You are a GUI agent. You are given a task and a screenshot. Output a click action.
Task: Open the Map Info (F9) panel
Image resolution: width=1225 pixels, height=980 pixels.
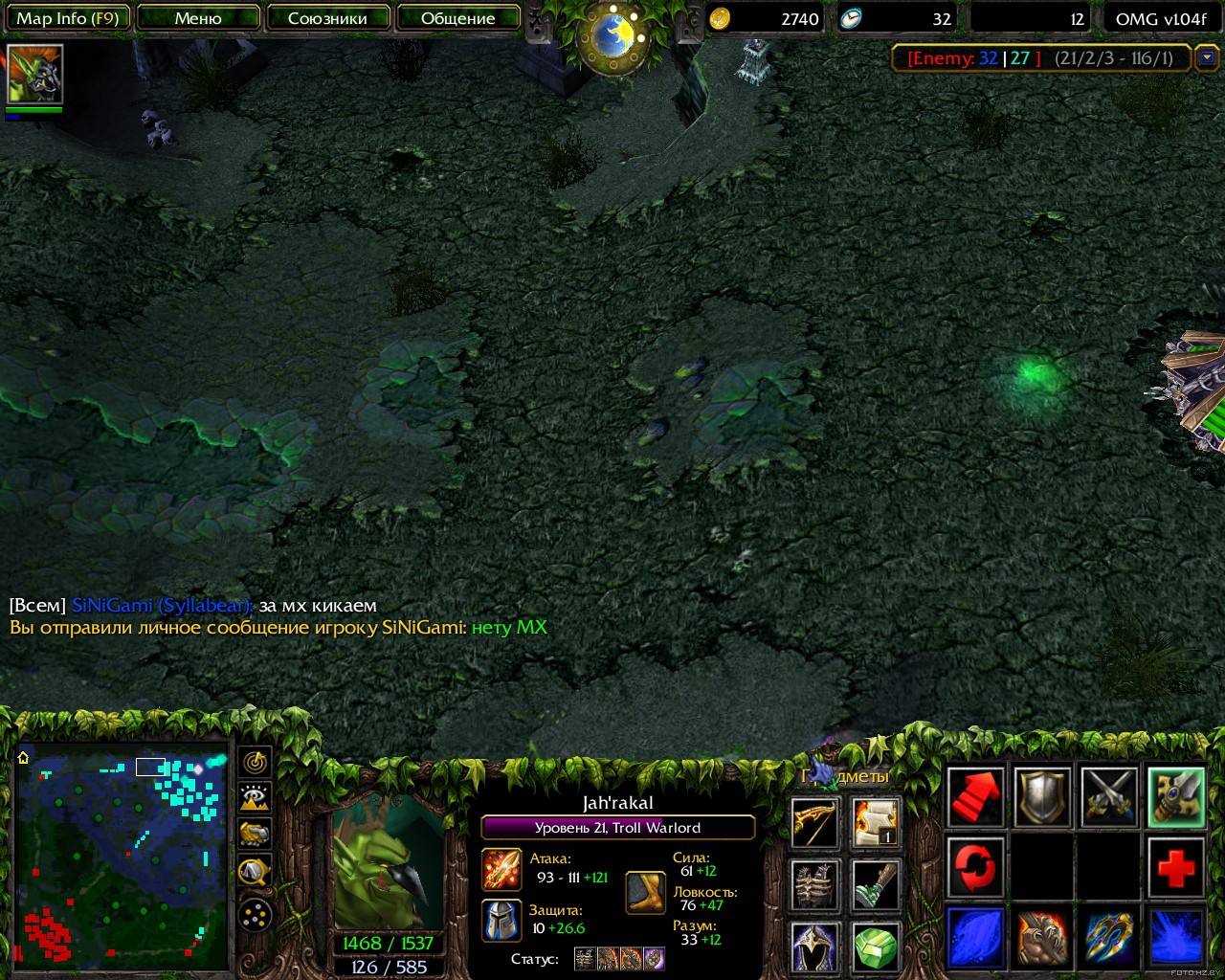click(67, 18)
